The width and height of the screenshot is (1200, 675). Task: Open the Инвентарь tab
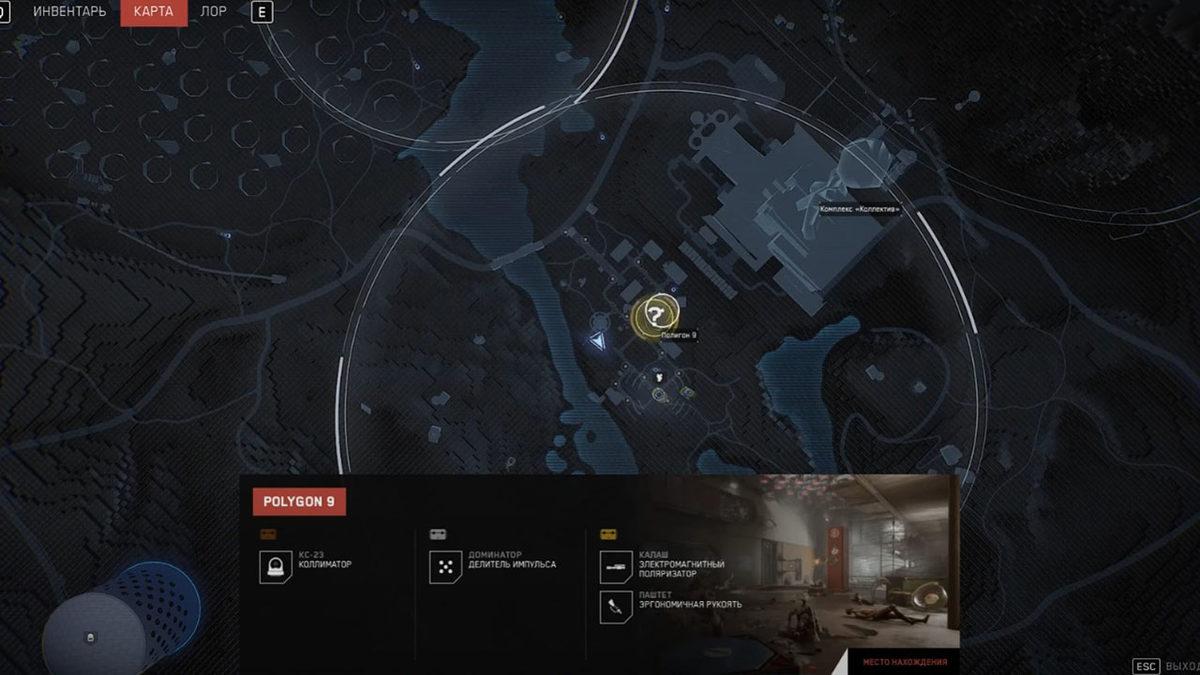coord(70,12)
